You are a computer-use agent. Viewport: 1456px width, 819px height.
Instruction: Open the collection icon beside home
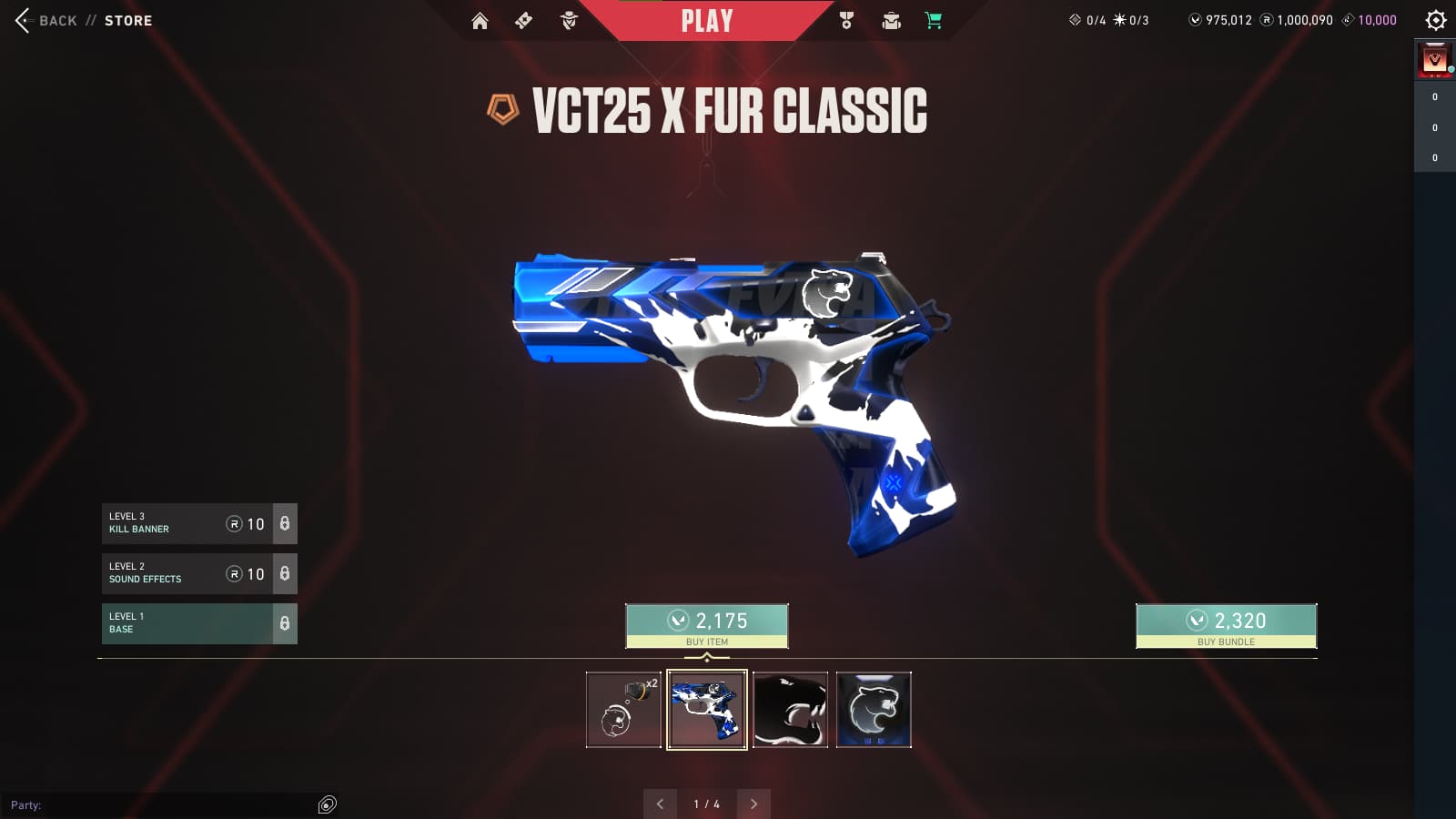(x=523, y=21)
